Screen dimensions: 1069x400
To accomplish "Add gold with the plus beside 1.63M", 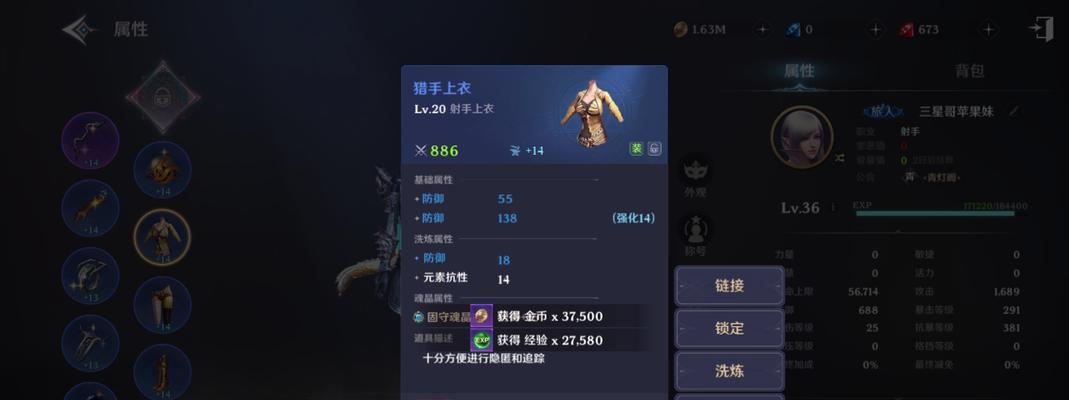I will tap(762, 30).
